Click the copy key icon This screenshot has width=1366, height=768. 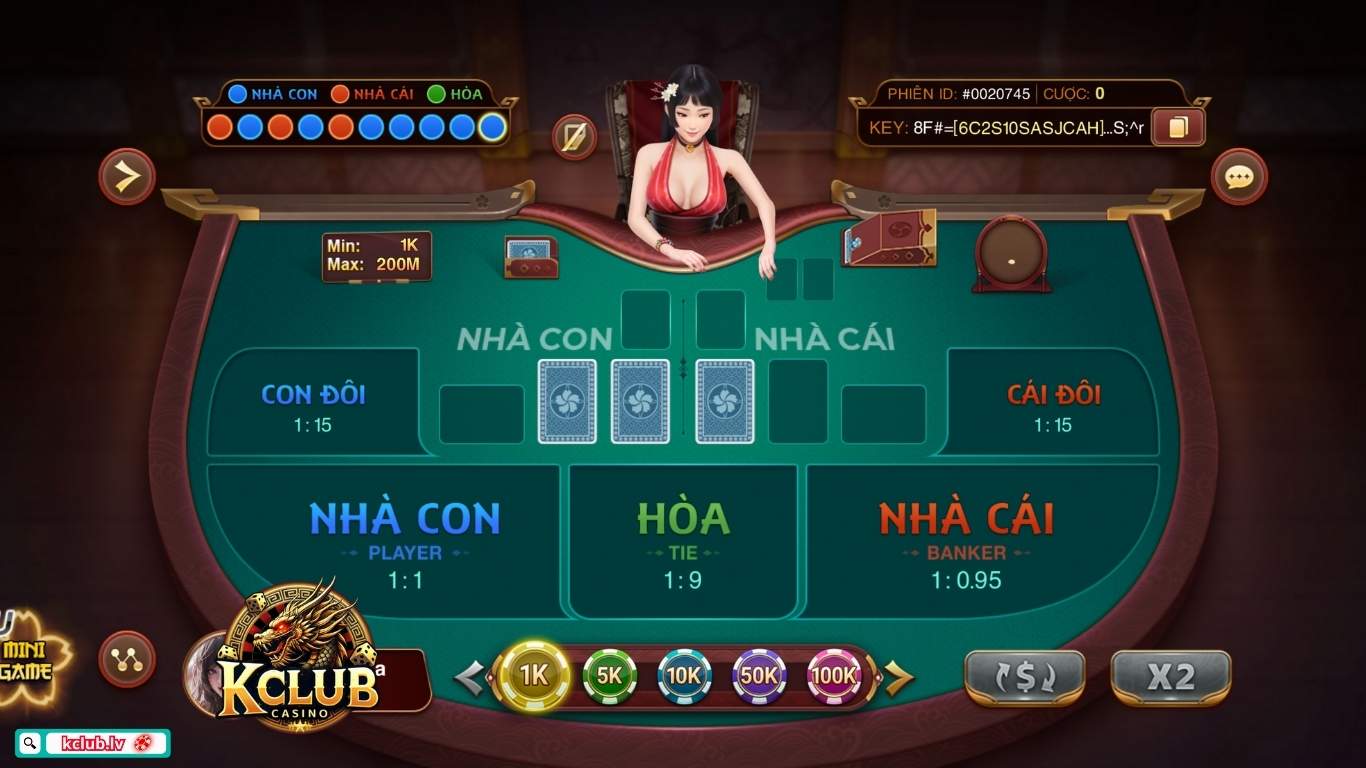point(1176,128)
